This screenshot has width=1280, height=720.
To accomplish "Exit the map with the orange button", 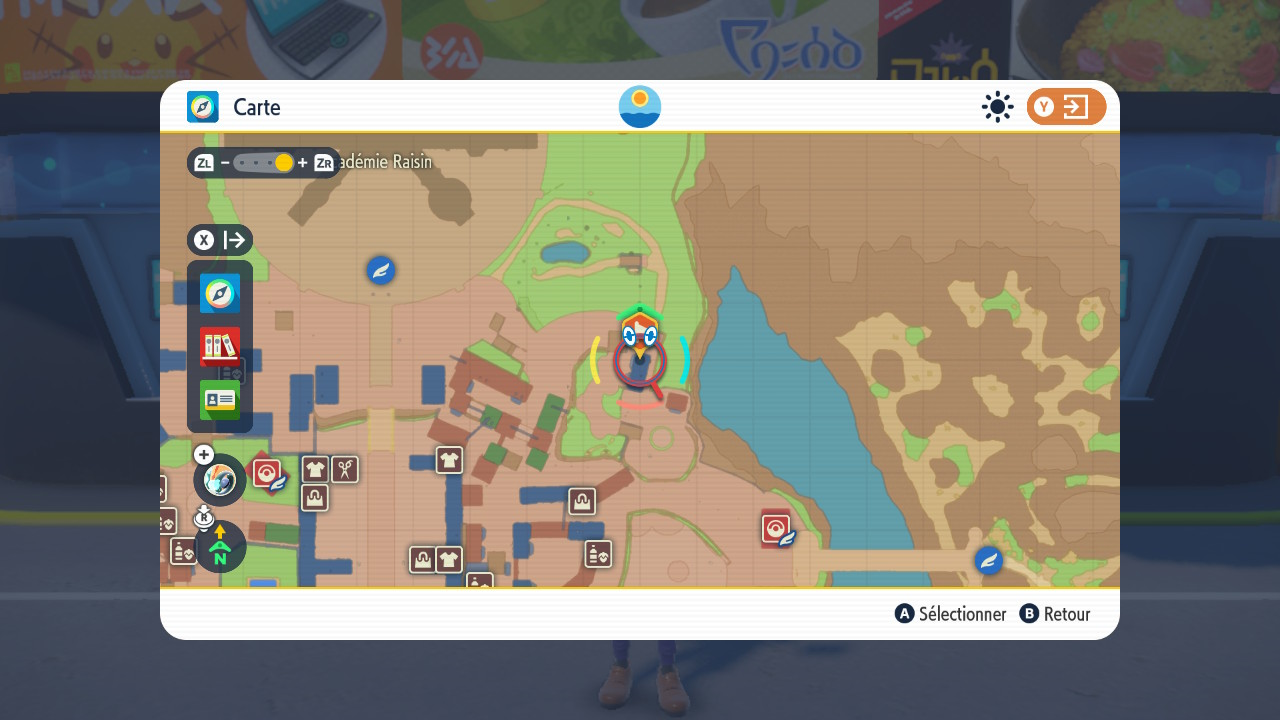I will pos(1066,107).
